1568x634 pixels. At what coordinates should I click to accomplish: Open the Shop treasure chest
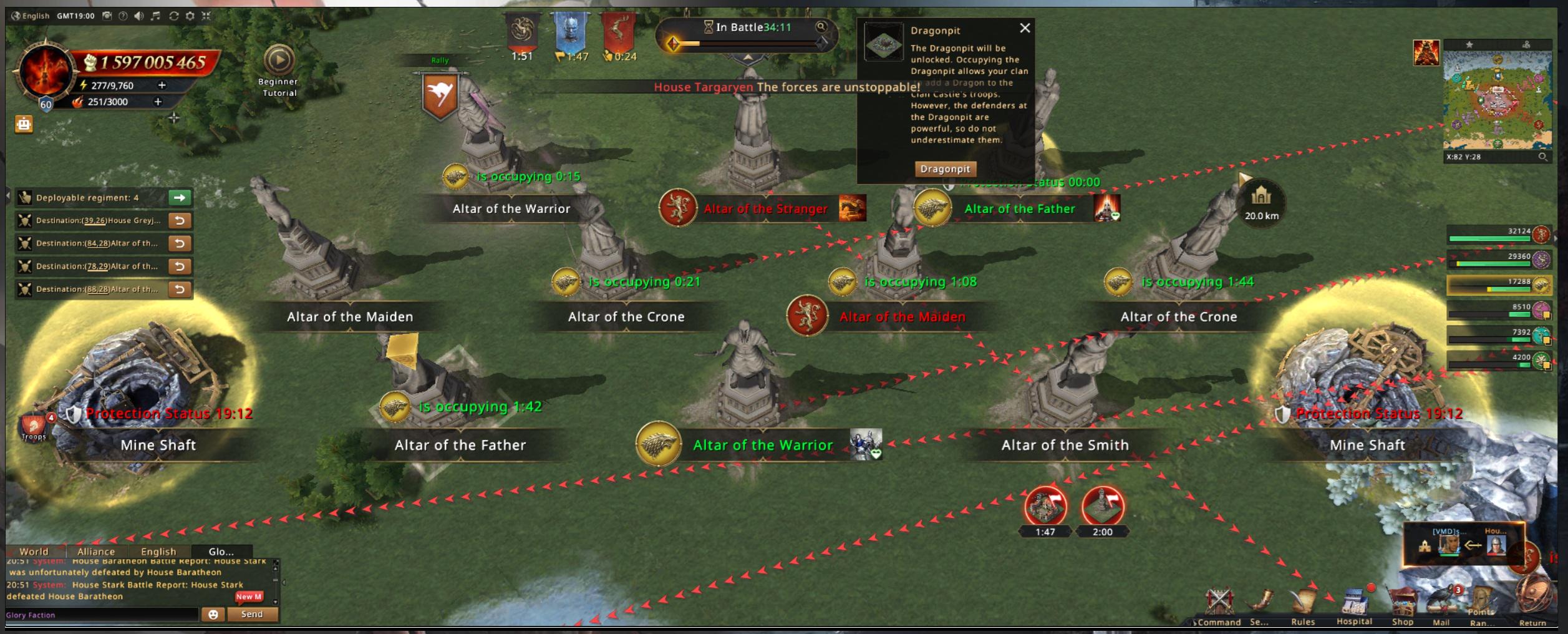tap(1402, 604)
